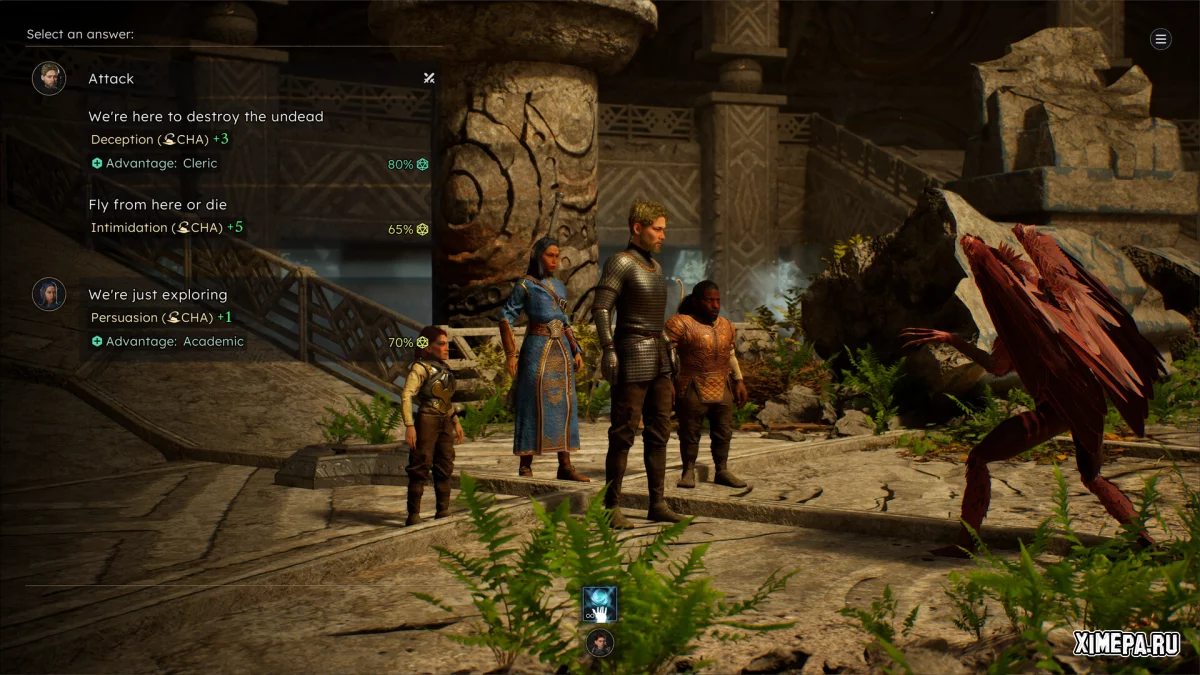Choose the Attack dialogue option
The height and width of the screenshot is (675, 1200).
pyautogui.click(x=111, y=78)
